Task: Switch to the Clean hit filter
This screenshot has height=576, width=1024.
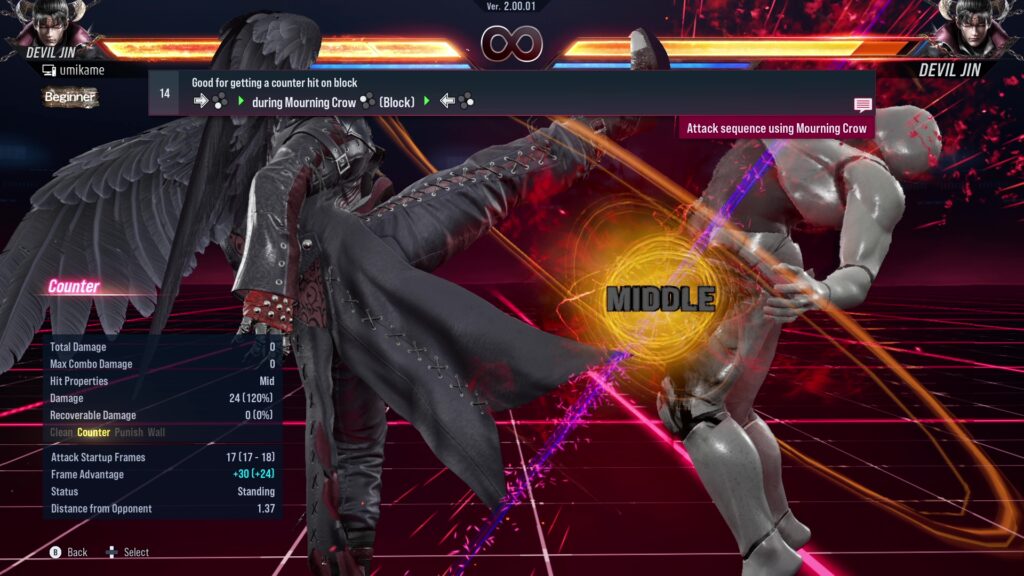Action: tap(61, 433)
